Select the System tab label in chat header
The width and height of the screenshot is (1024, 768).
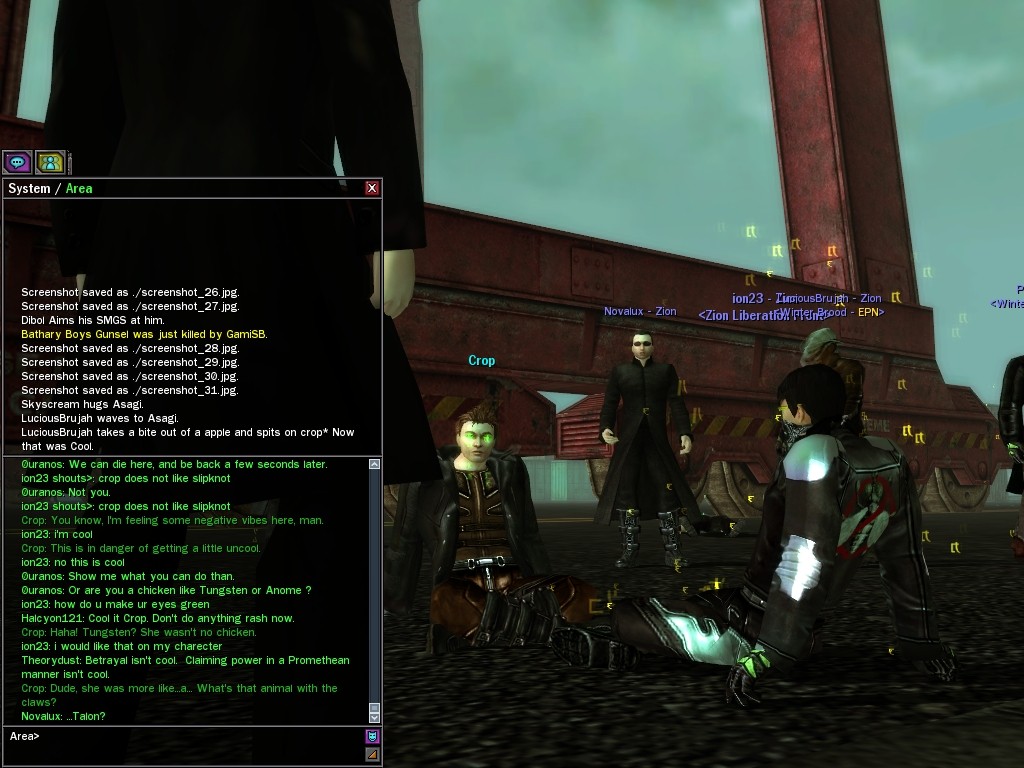pyautogui.click(x=29, y=188)
